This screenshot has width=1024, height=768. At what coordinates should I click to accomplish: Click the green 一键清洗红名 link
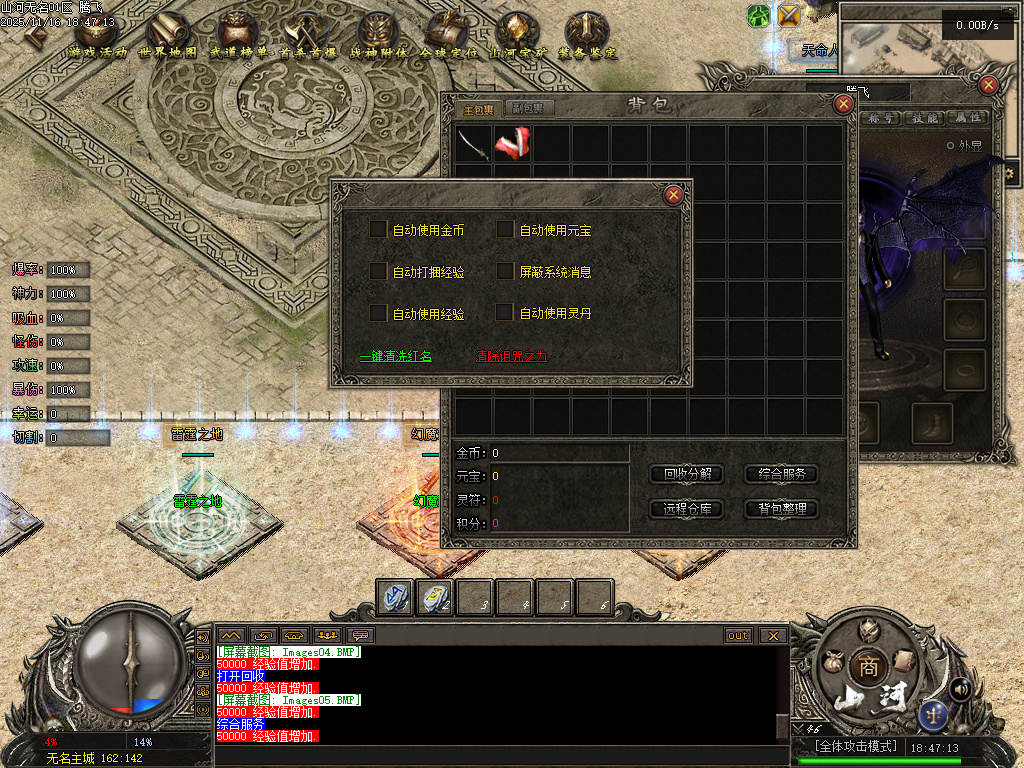pyautogui.click(x=396, y=356)
